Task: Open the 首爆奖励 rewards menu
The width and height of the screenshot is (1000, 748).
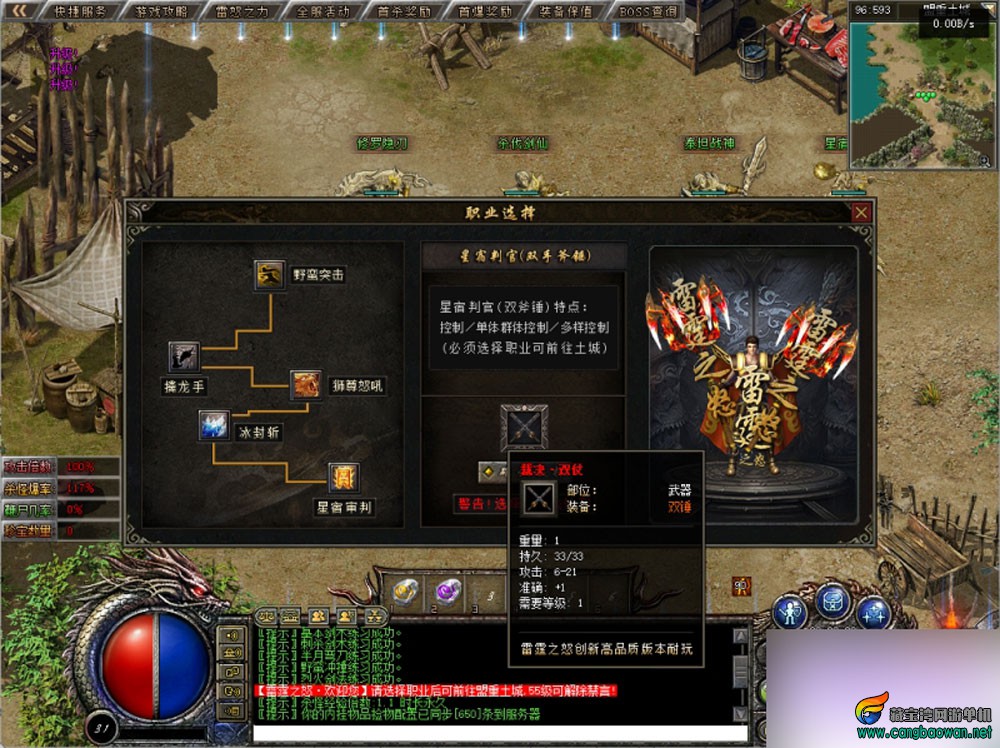Action: point(485,11)
